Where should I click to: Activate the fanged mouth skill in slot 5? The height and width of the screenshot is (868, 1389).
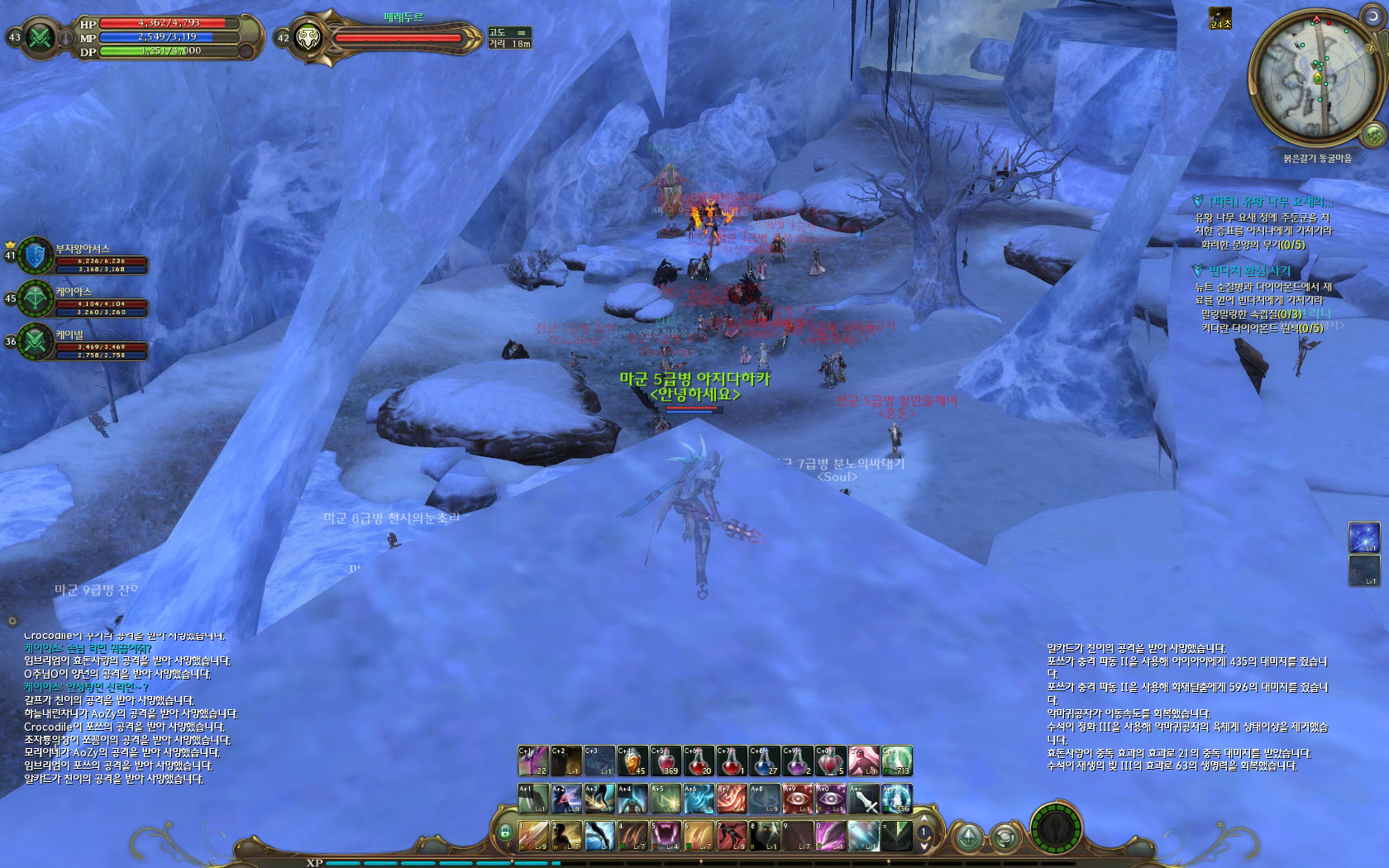tap(666, 836)
